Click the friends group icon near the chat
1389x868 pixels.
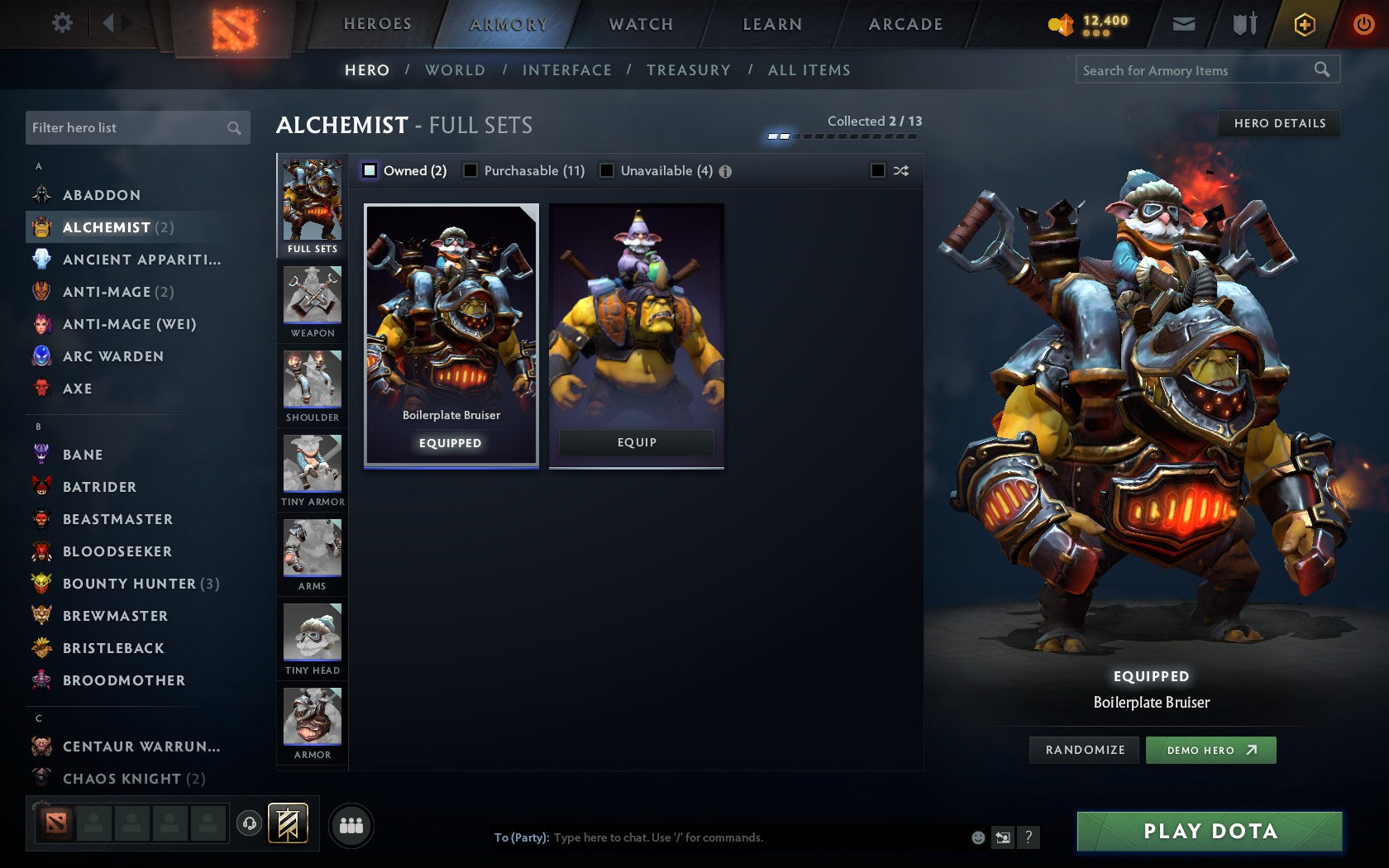pos(350,823)
